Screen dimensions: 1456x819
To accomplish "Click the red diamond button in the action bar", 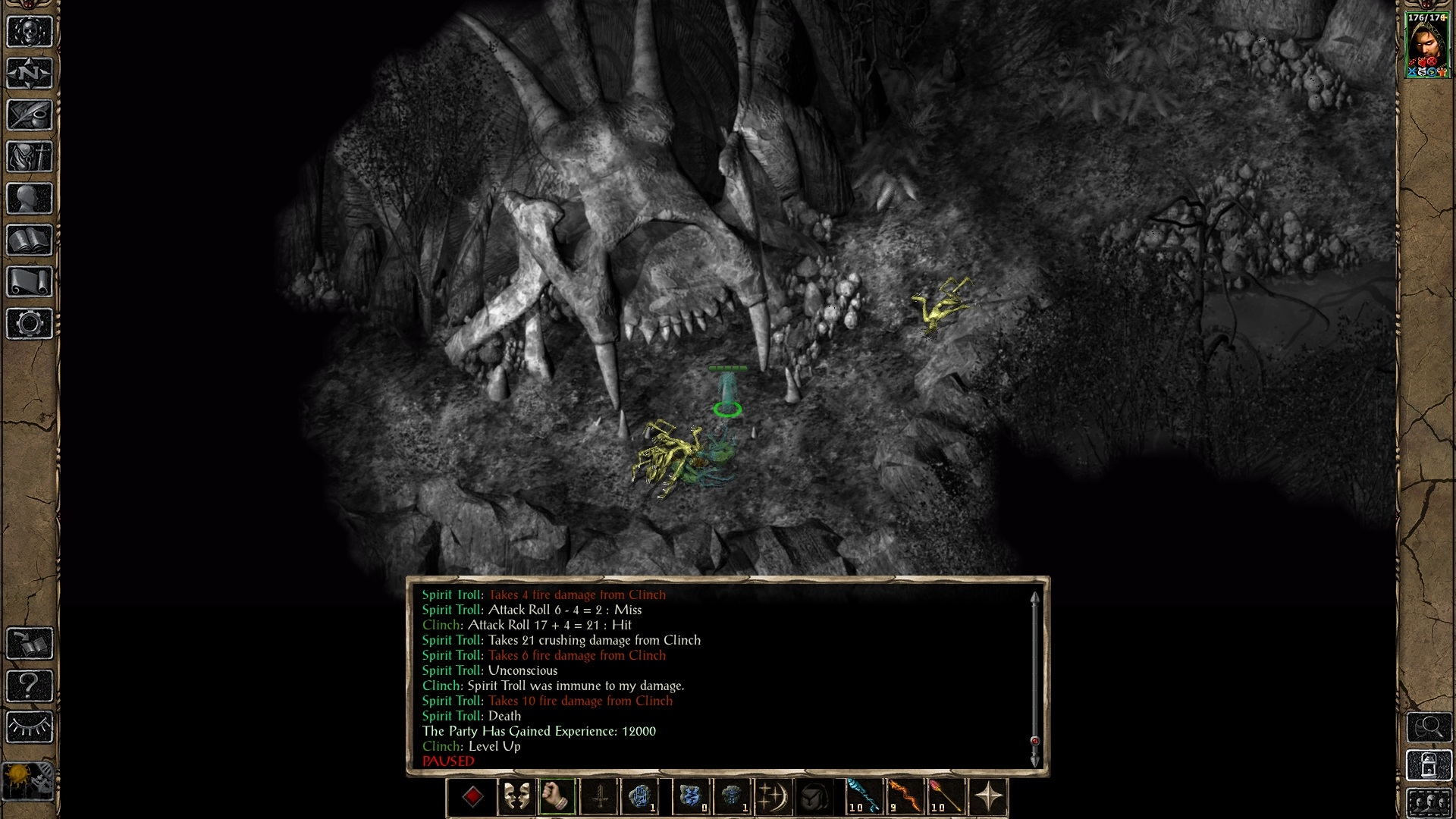I will (x=473, y=797).
